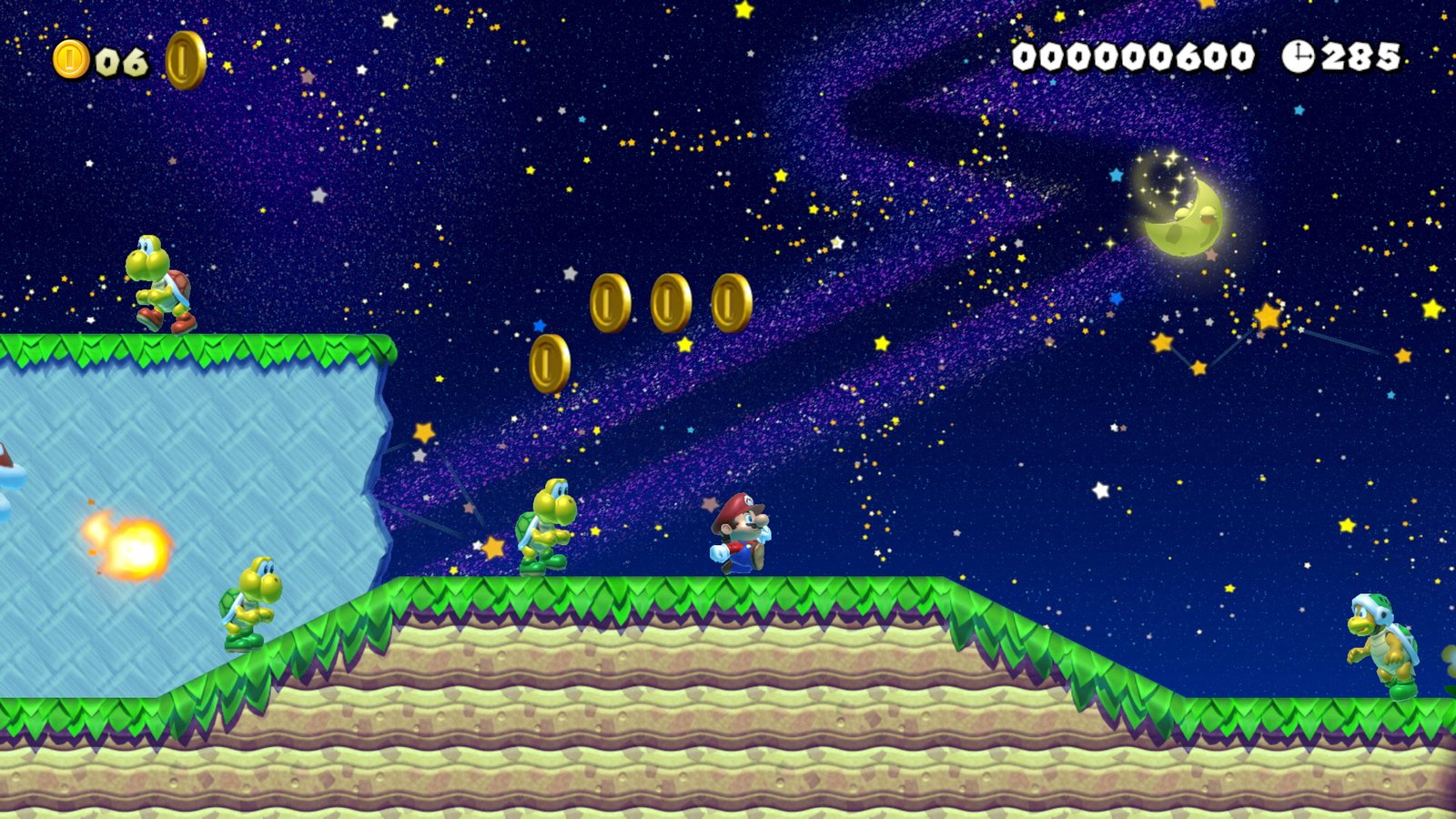The width and height of the screenshot is (1456, 819).
Task: Click the green Koopa on the left slope
Action: tap(246, 605)
